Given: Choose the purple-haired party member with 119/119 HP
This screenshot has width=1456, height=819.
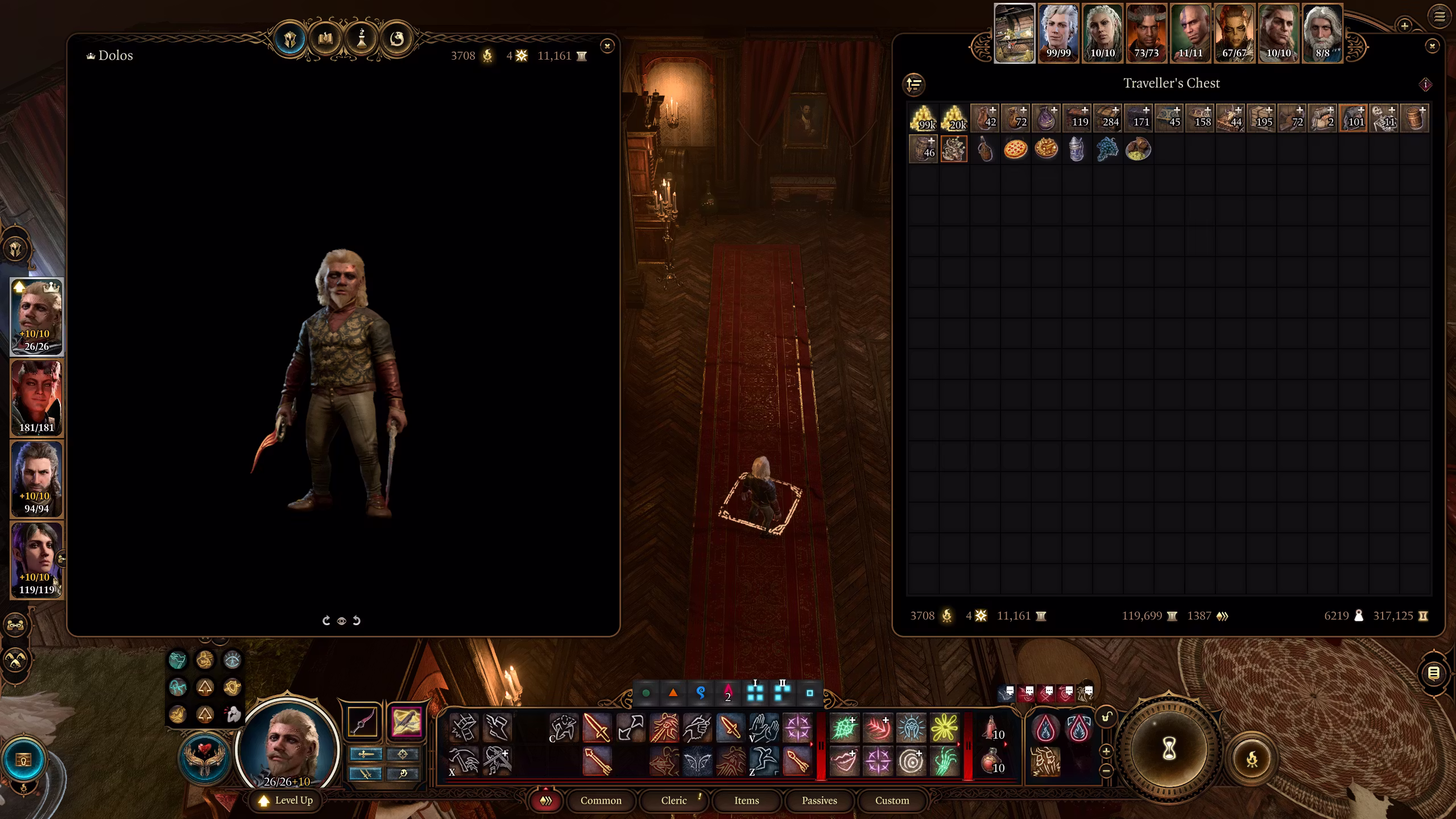Looking at the screenshot, I should click(x=37, y=560).
